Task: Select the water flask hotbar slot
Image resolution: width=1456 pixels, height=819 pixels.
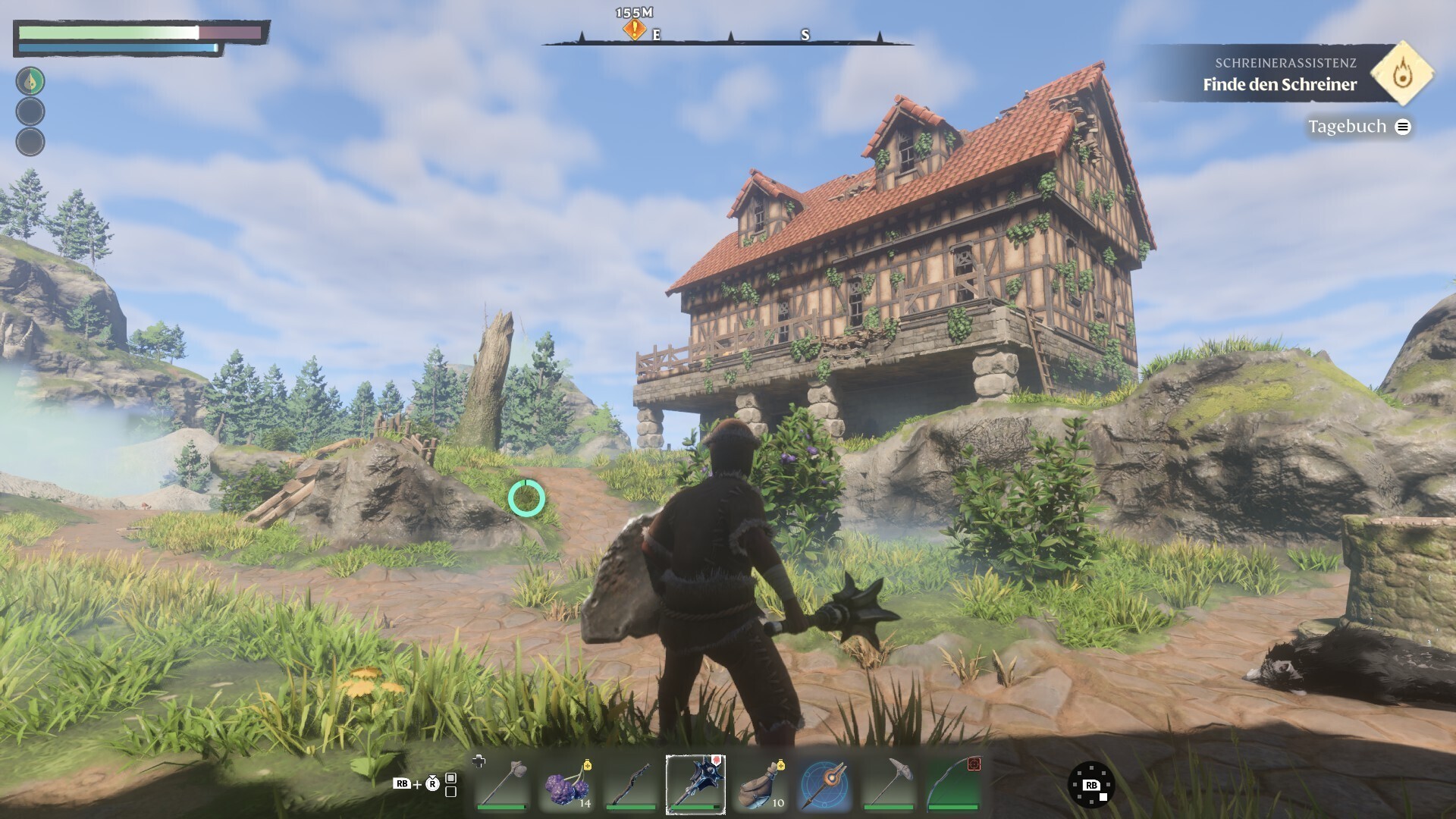Action: point(761,784)
